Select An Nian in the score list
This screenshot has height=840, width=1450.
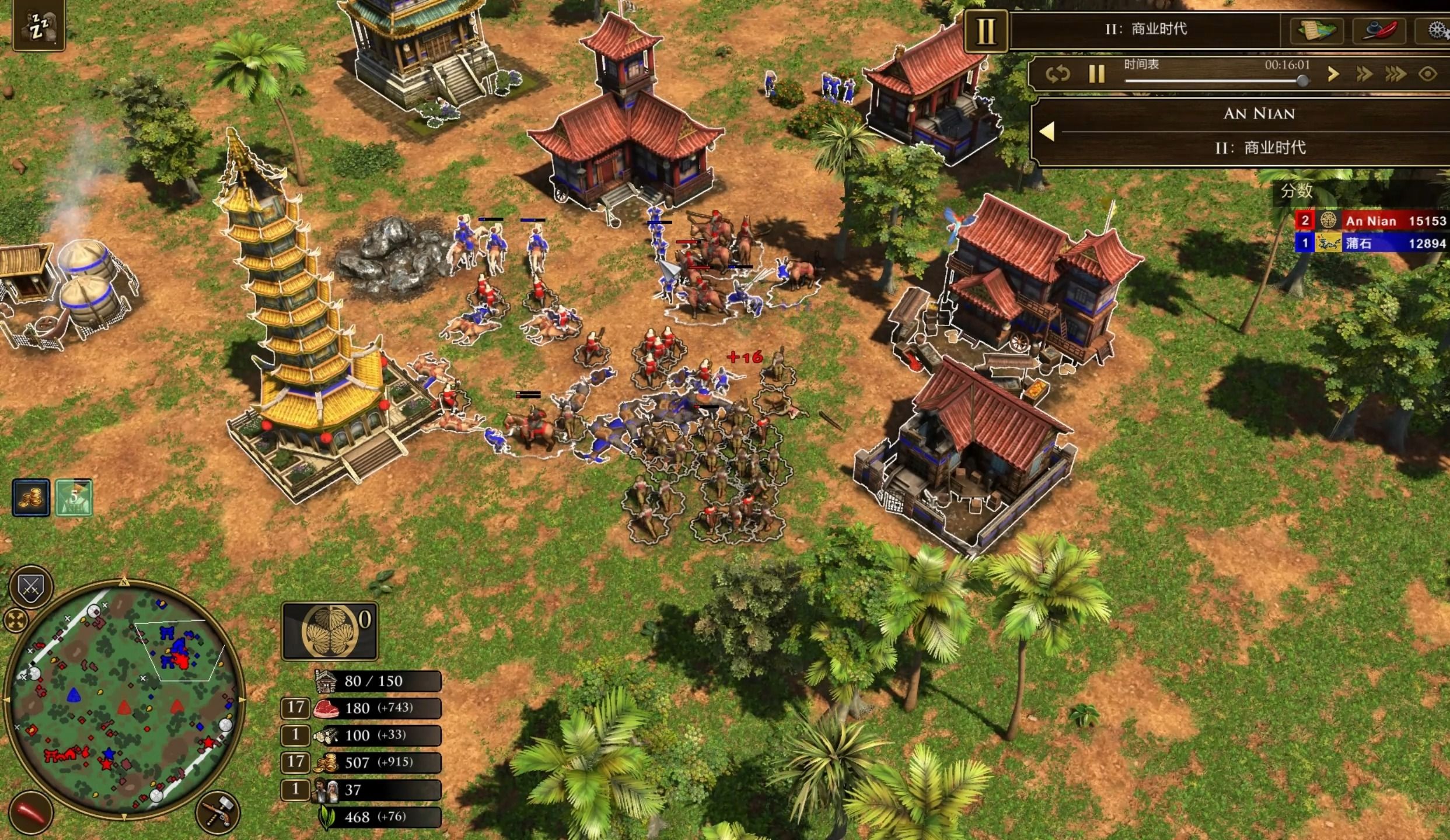point(1370,221)
